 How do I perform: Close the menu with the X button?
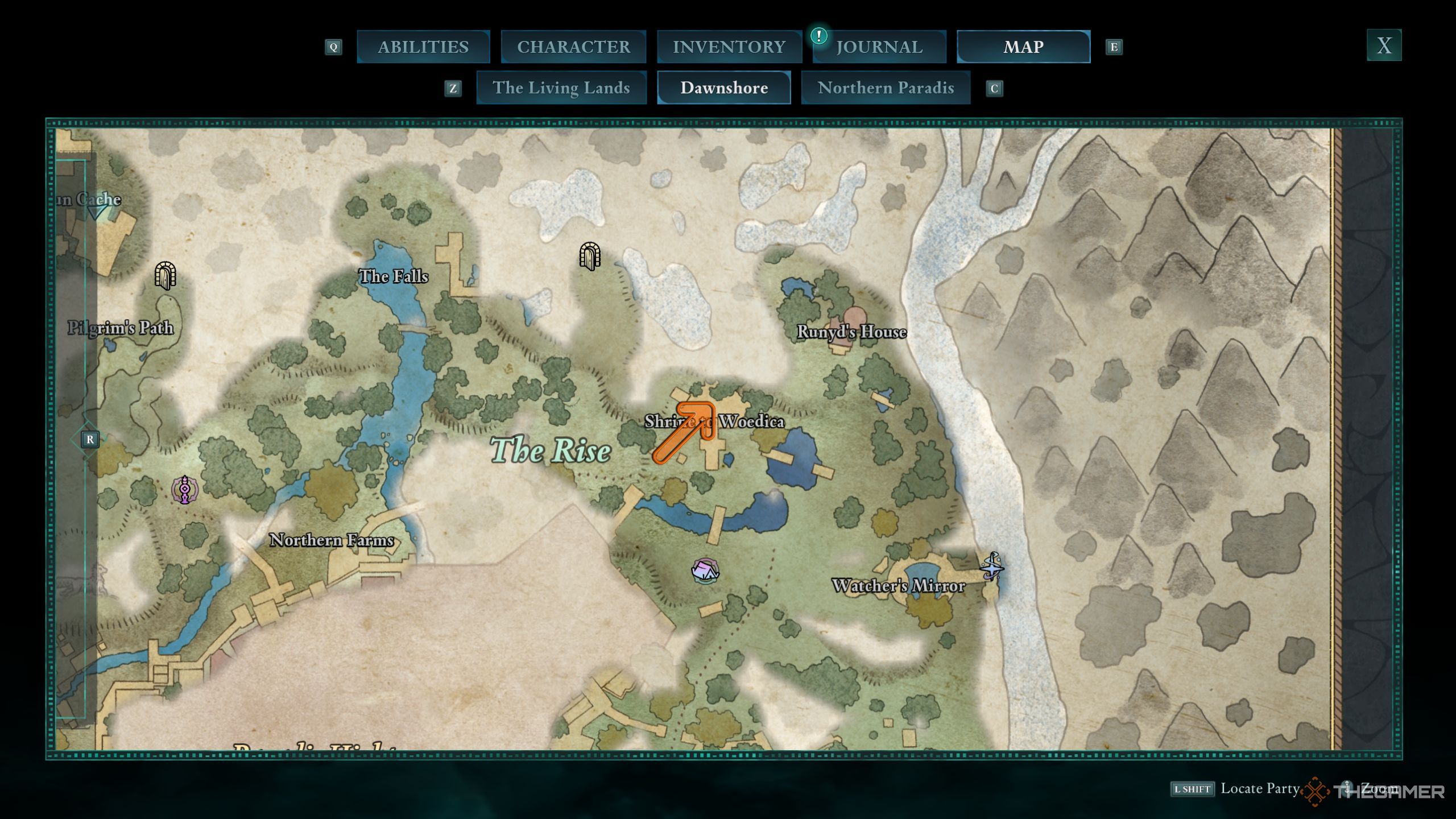tap(1384, 45)
